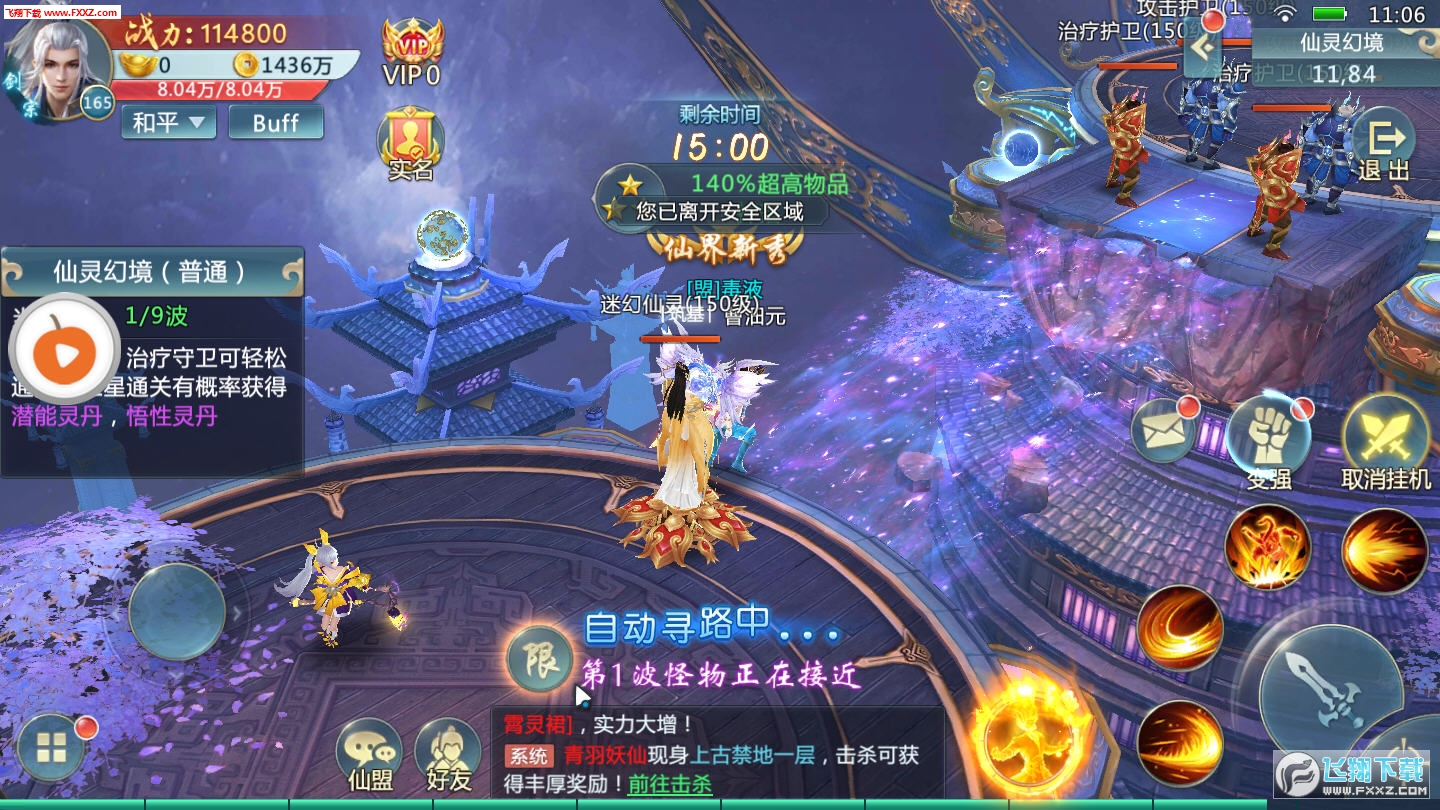Click the Buff button
Viewport: 1440px width, 810px height.
(275, 122)
